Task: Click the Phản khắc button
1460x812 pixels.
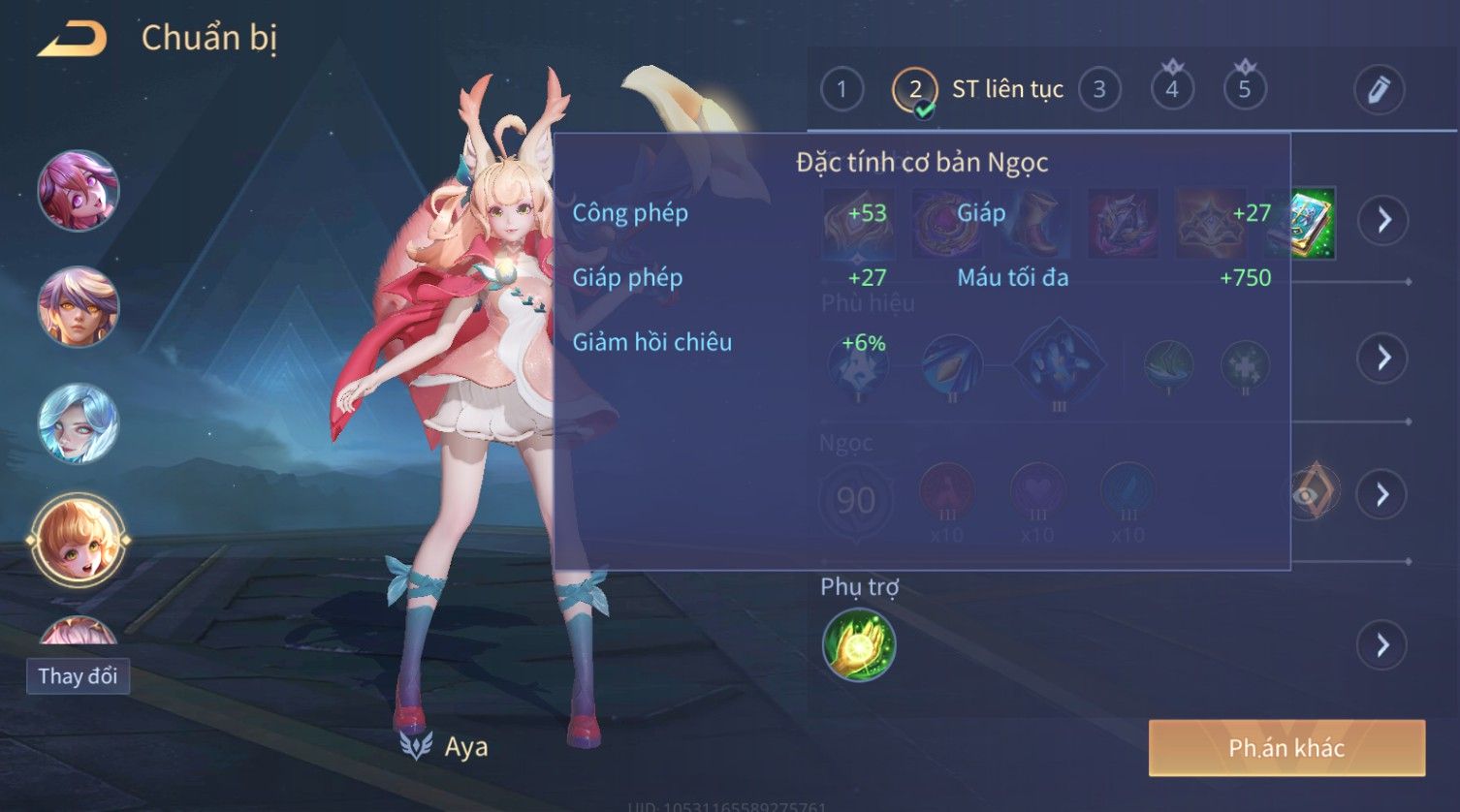Action: click(1286, 748)
